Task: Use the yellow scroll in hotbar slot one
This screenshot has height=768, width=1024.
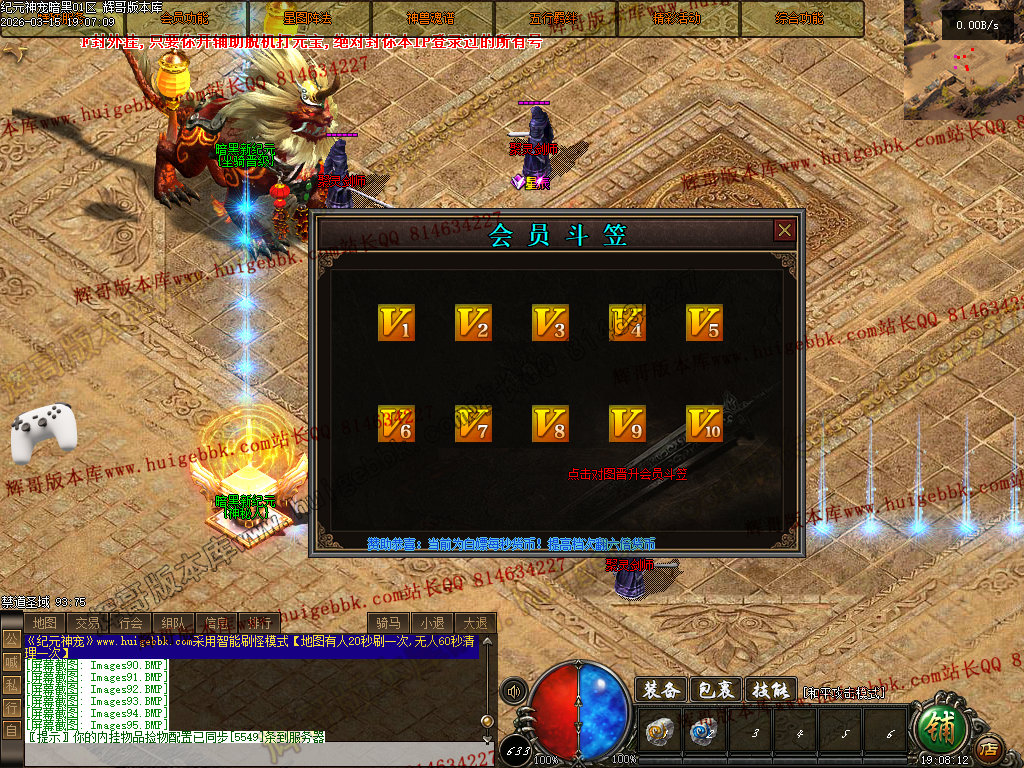Action: coord(658,733)
